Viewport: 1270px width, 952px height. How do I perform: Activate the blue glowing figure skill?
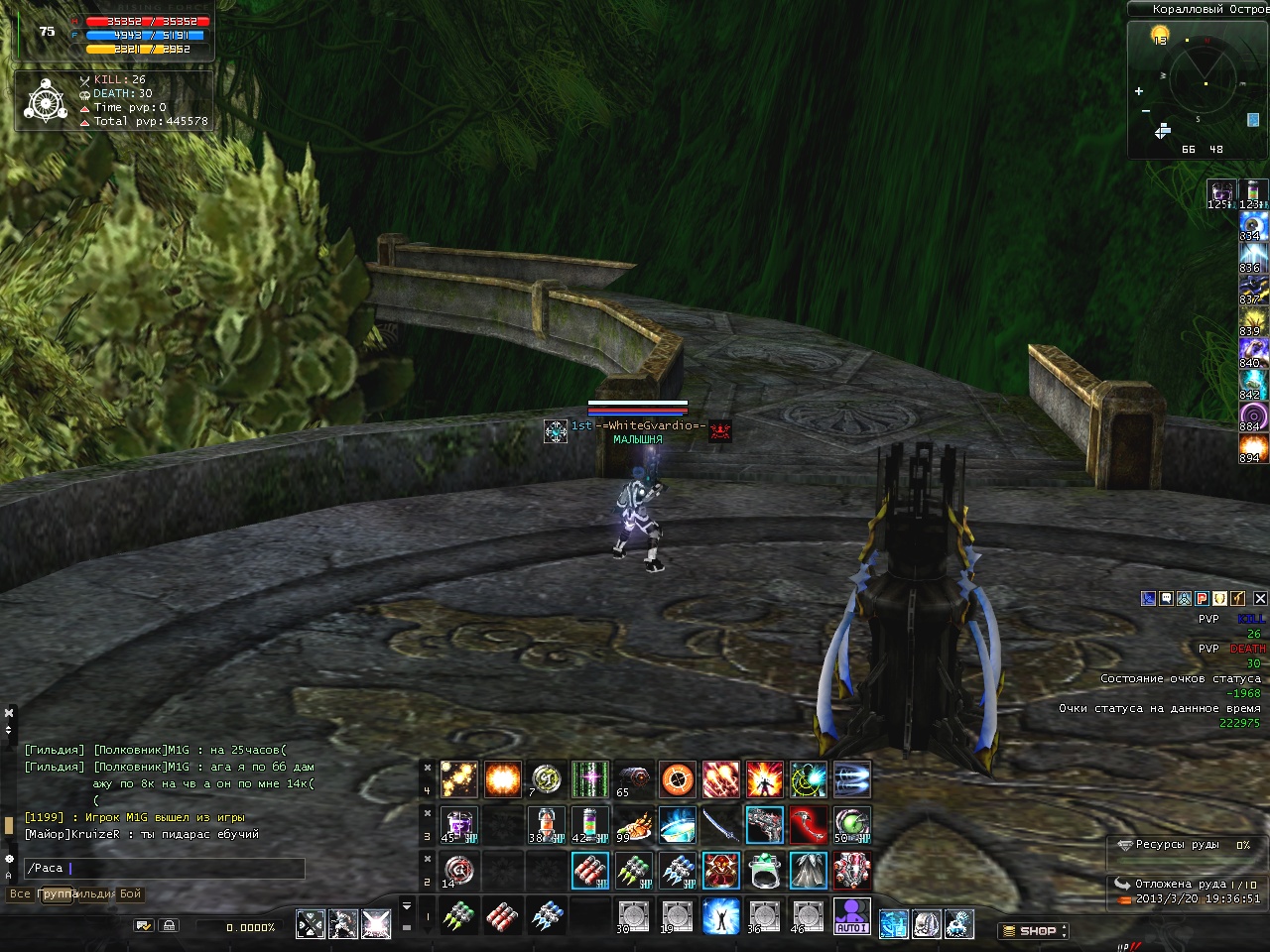[721, 915]
